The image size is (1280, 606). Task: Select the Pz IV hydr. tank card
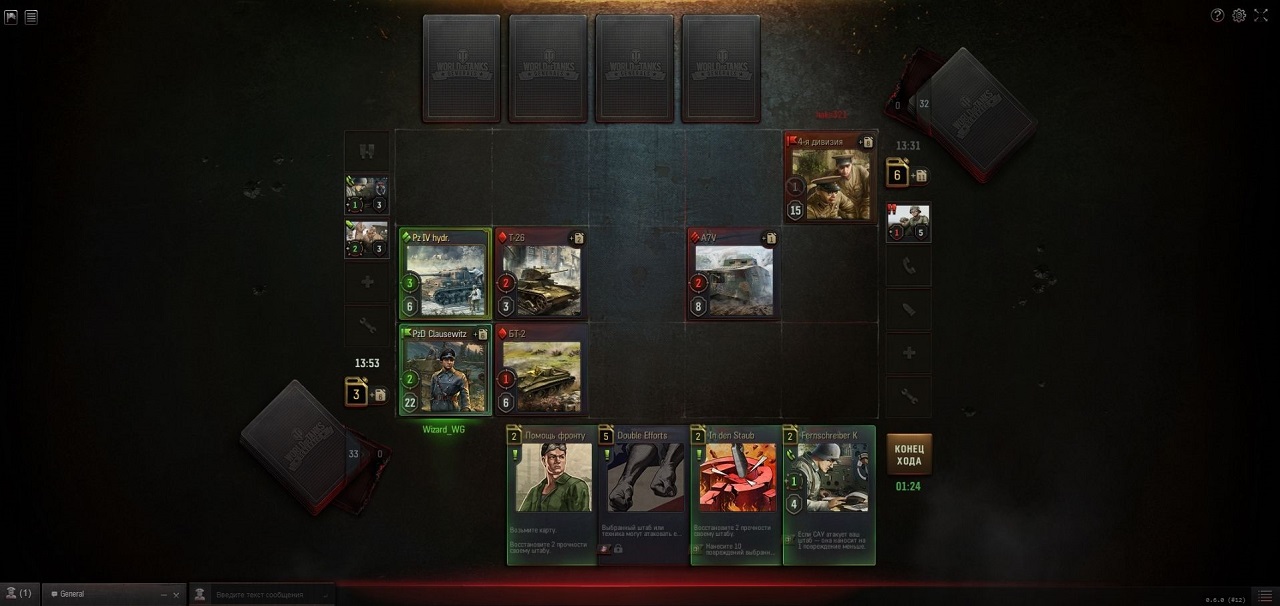(x=445, y=274)
